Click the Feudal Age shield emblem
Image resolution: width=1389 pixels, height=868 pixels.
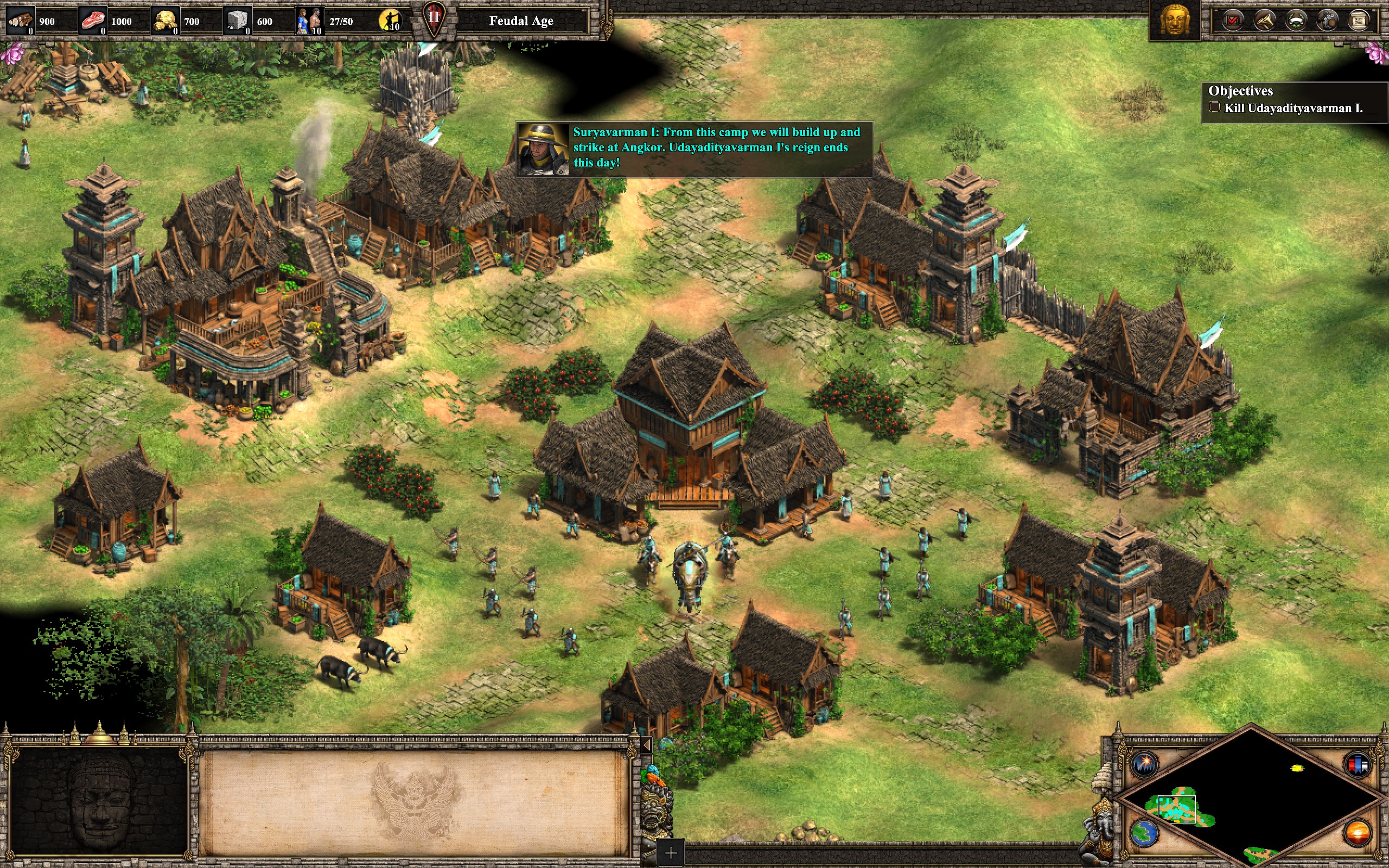[x=434, y=18]
